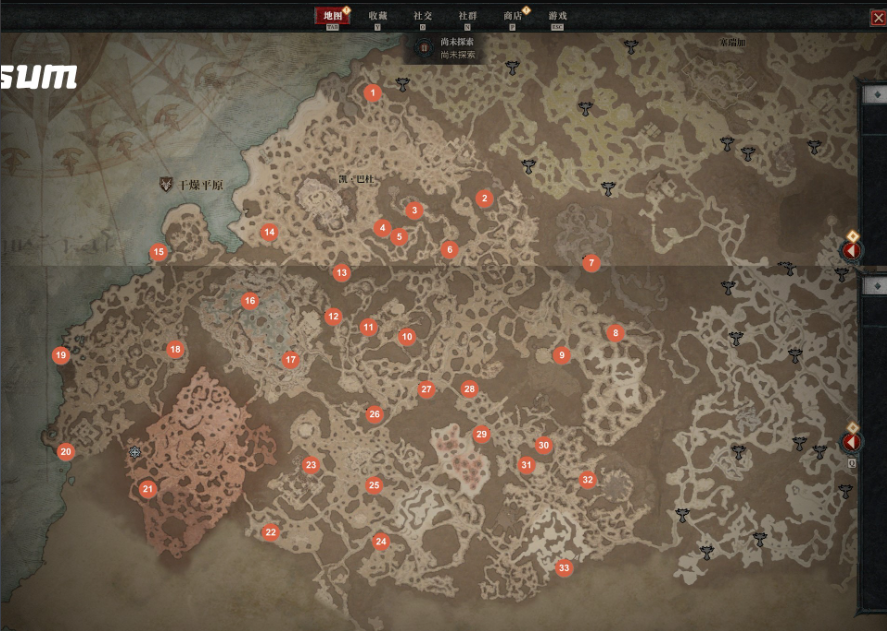Screen dimensions: 887x631
Task: Select the 游戏 game menu tab
Action: (558, 16)
